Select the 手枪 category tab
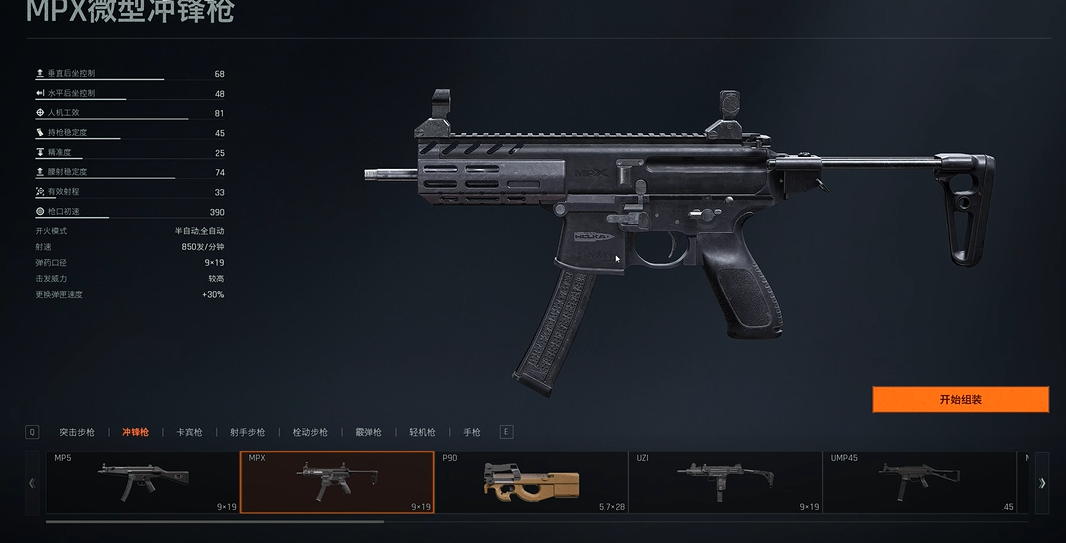This screenshot has width=1066, height=543. pos(471,433)
